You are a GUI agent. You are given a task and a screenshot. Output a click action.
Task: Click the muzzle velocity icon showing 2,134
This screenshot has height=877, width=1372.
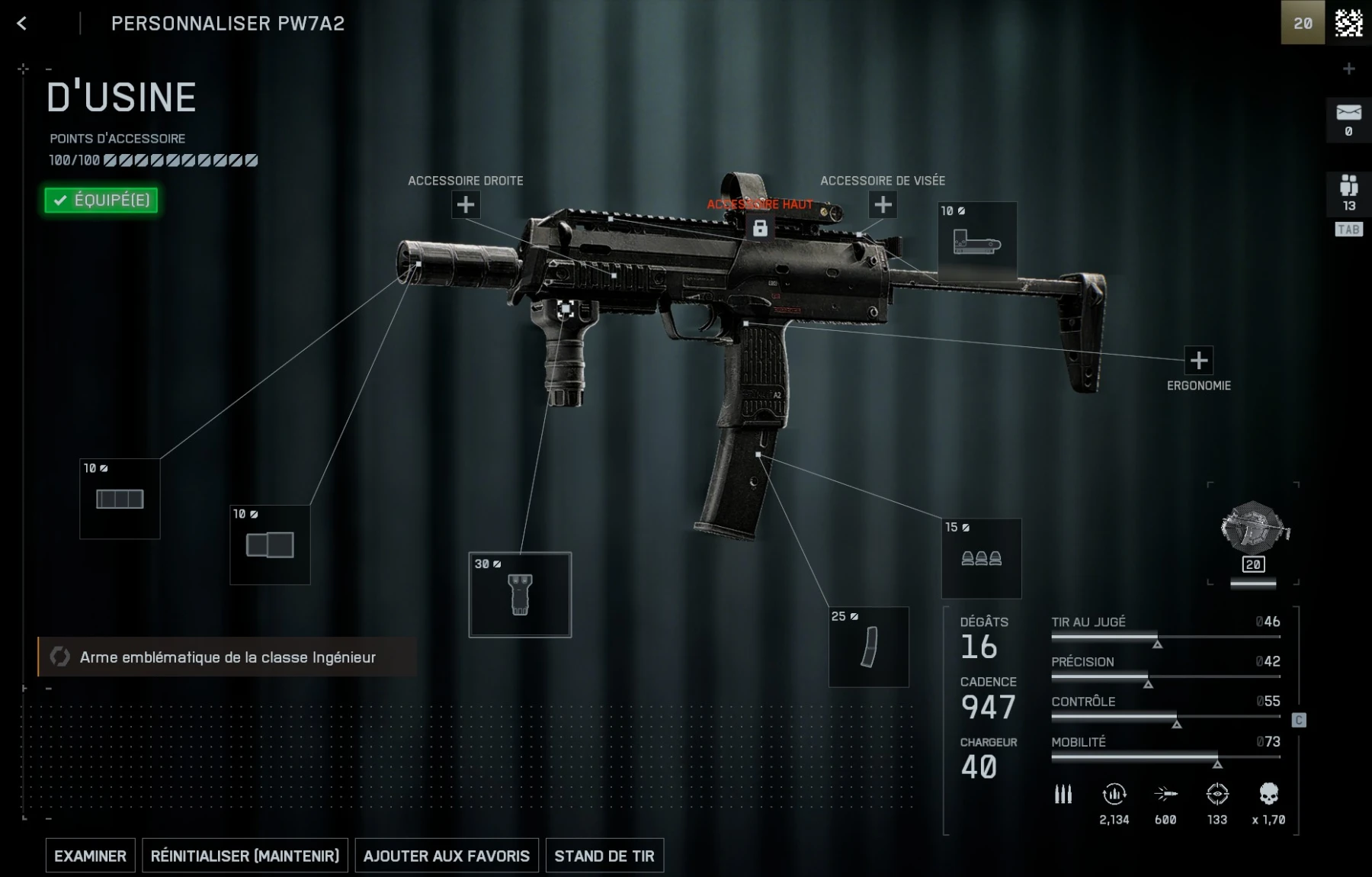(1114, 793)
